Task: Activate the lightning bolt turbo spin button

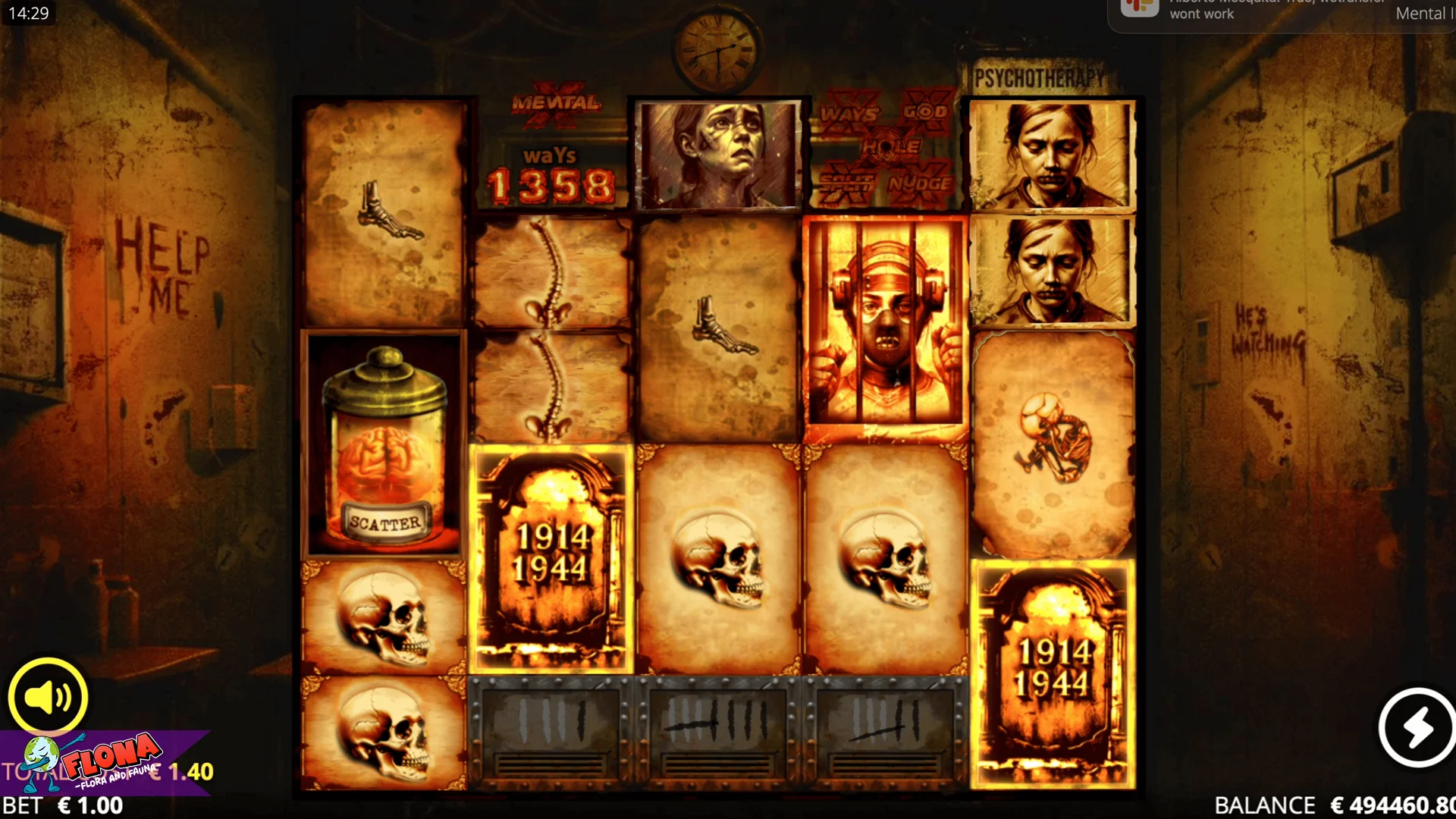Action: point(1417,727)
